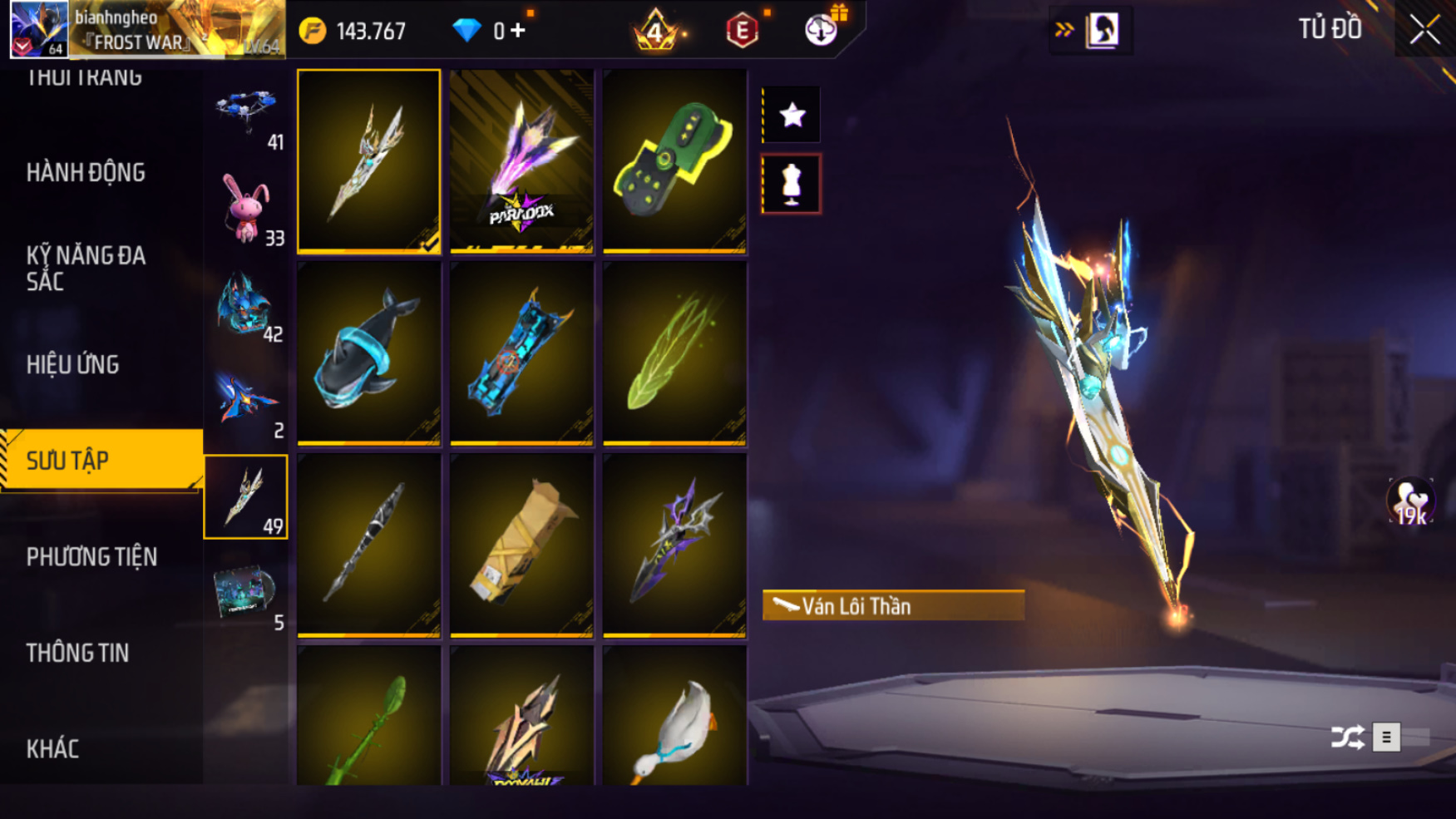
Task: Select the whale surfboard skin
Action: tap(368, 353)
